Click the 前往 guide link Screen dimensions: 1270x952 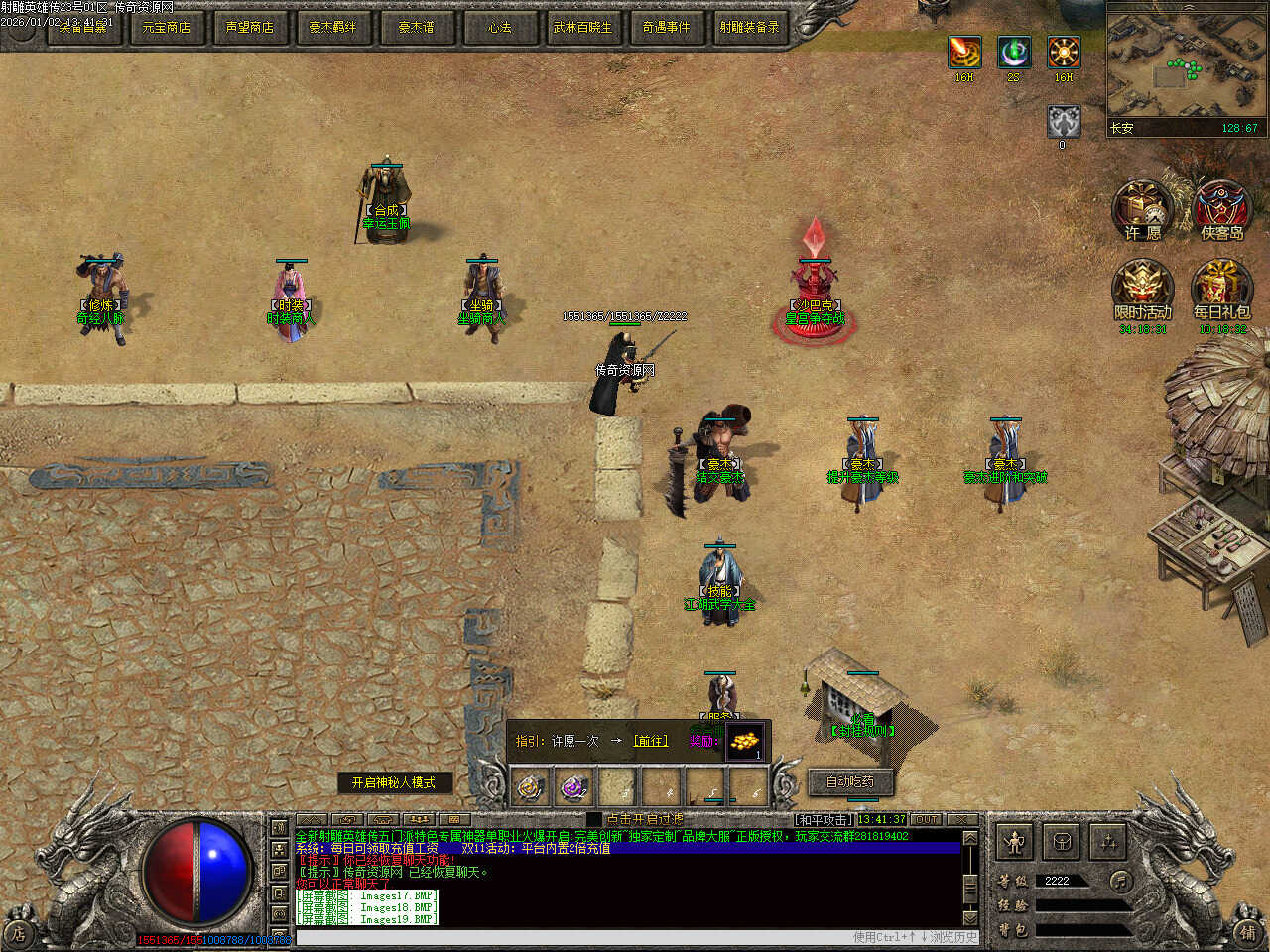651,741
